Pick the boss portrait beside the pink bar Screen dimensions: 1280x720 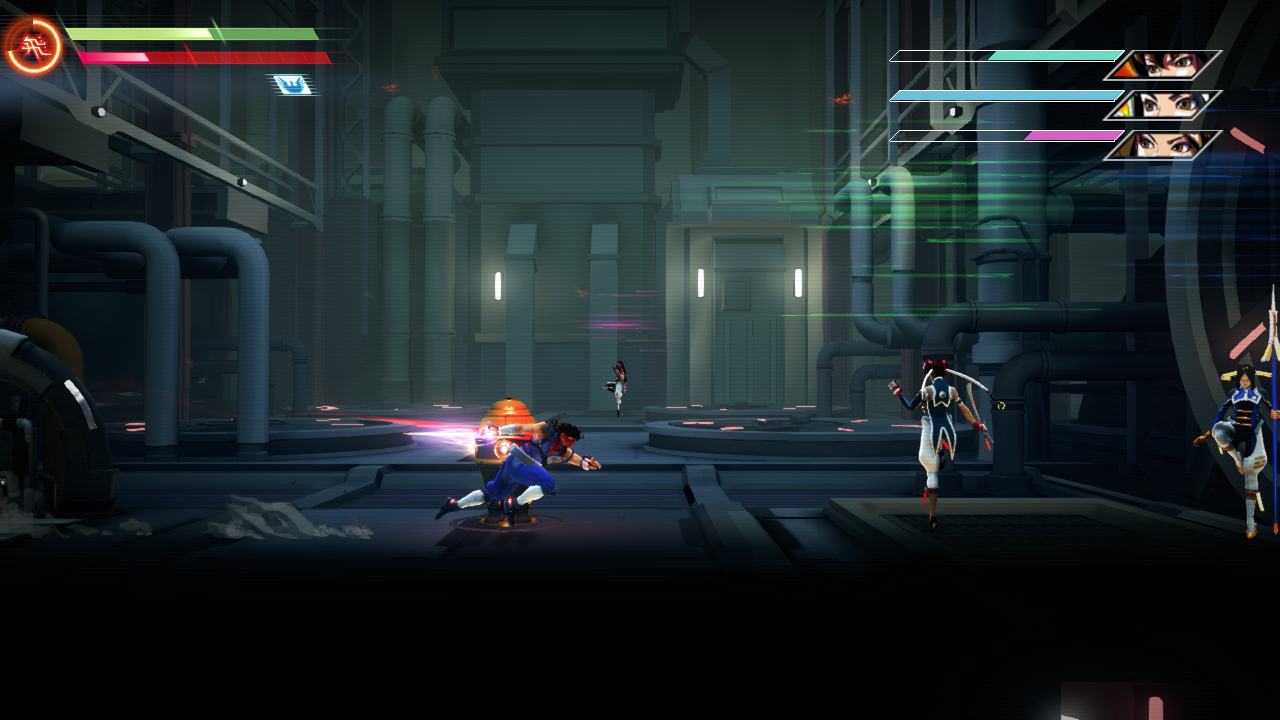point(1163,145)
